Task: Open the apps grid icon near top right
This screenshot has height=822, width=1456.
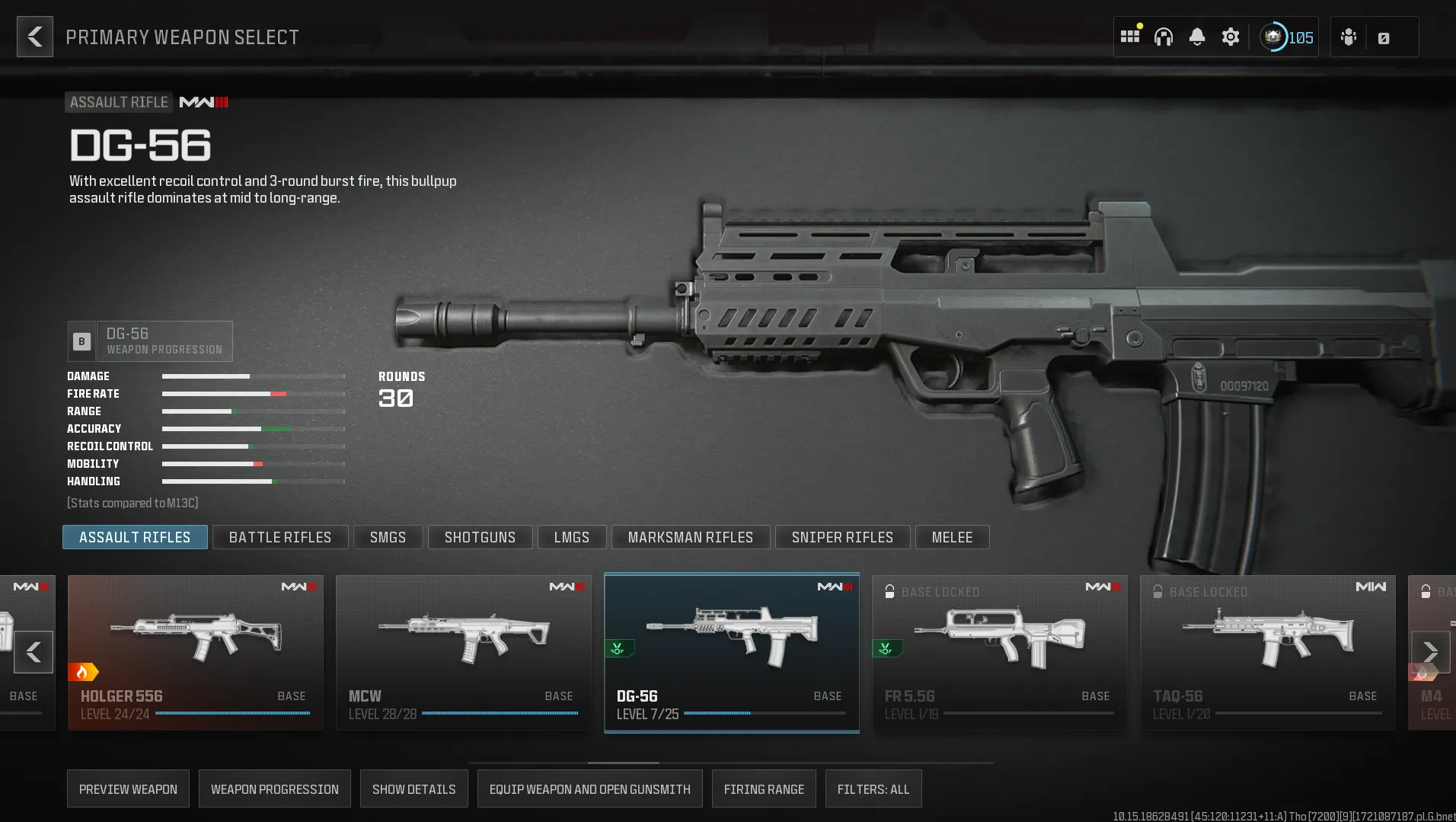Action: (1130, 36)
